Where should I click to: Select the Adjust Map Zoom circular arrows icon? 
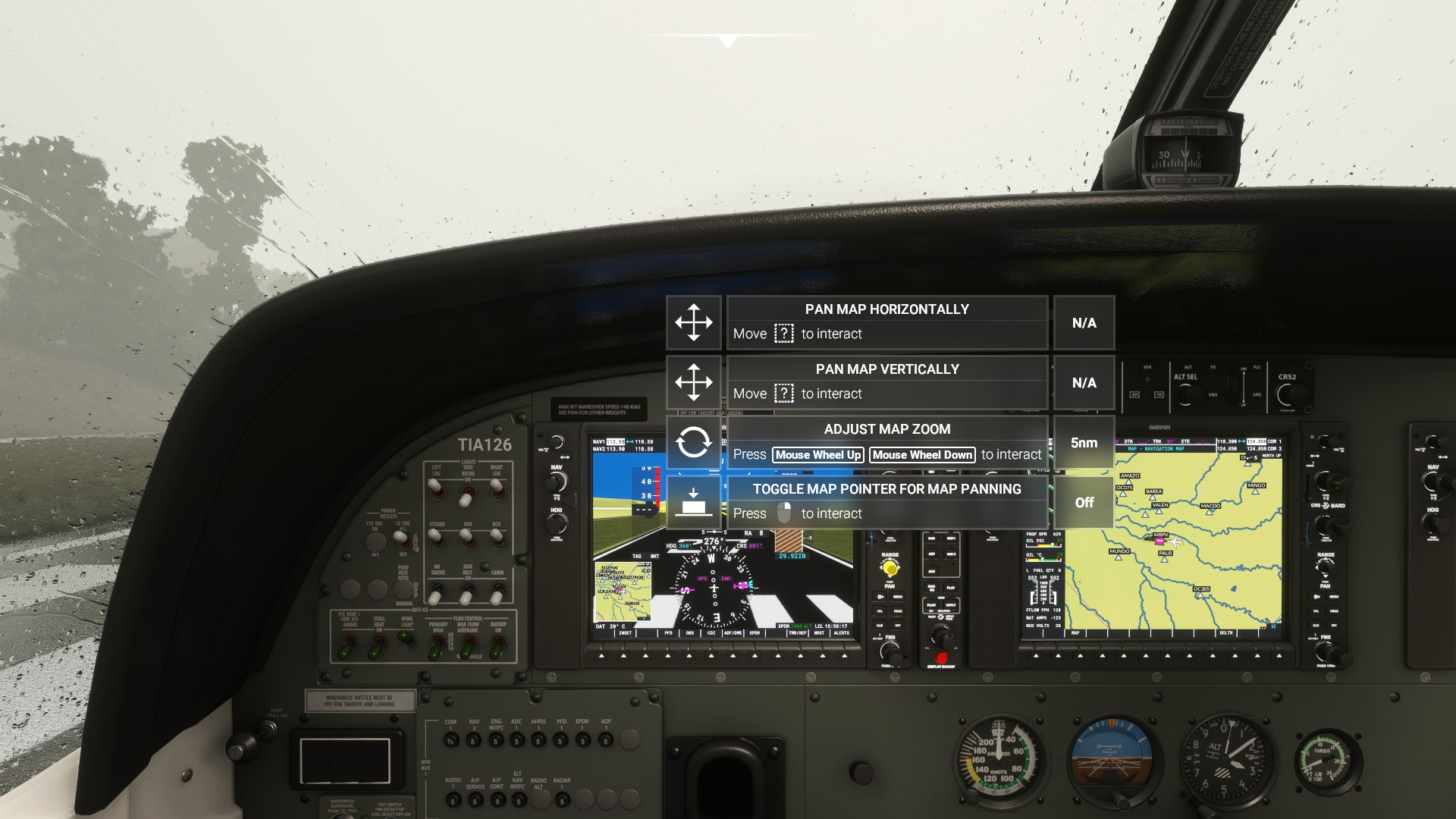[x=694, y=443]
